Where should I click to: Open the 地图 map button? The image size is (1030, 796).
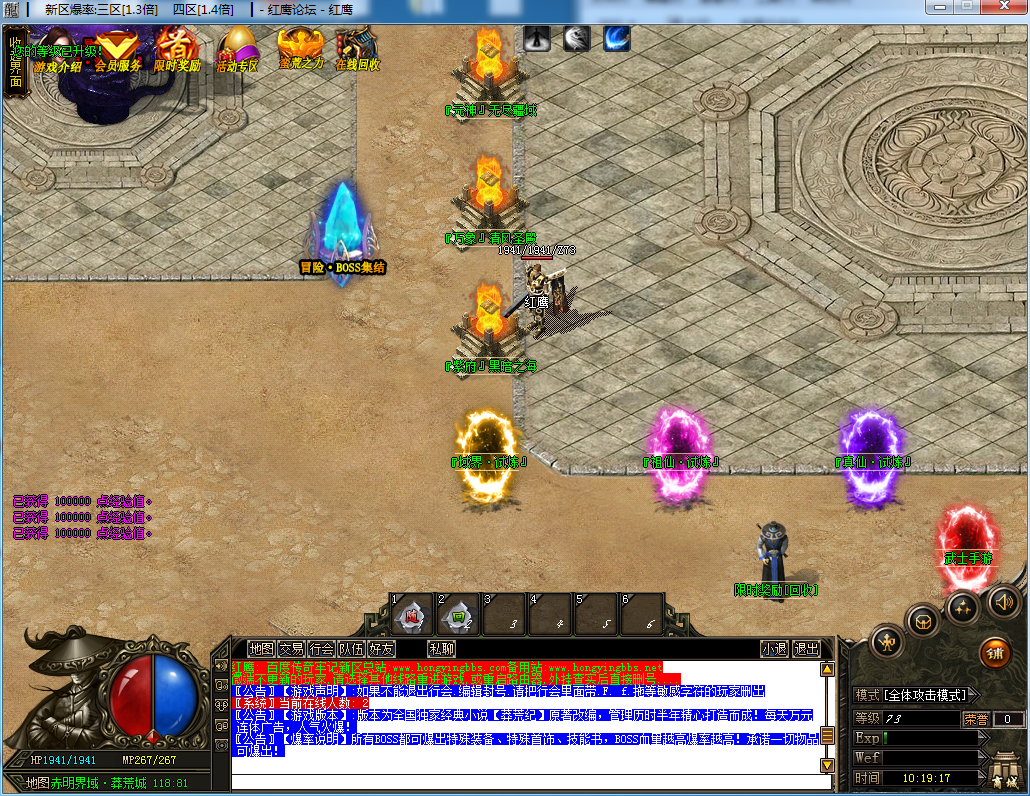[261, 649]
